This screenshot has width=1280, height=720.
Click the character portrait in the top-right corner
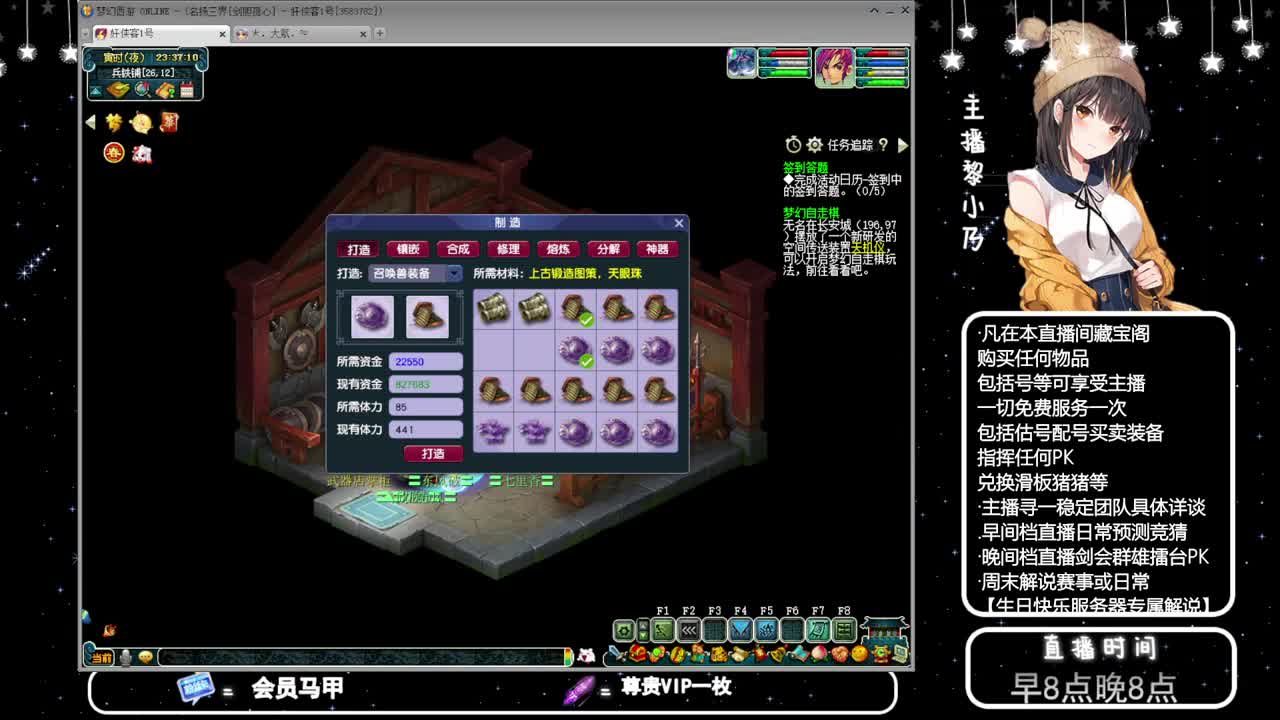tap(834, 68)
